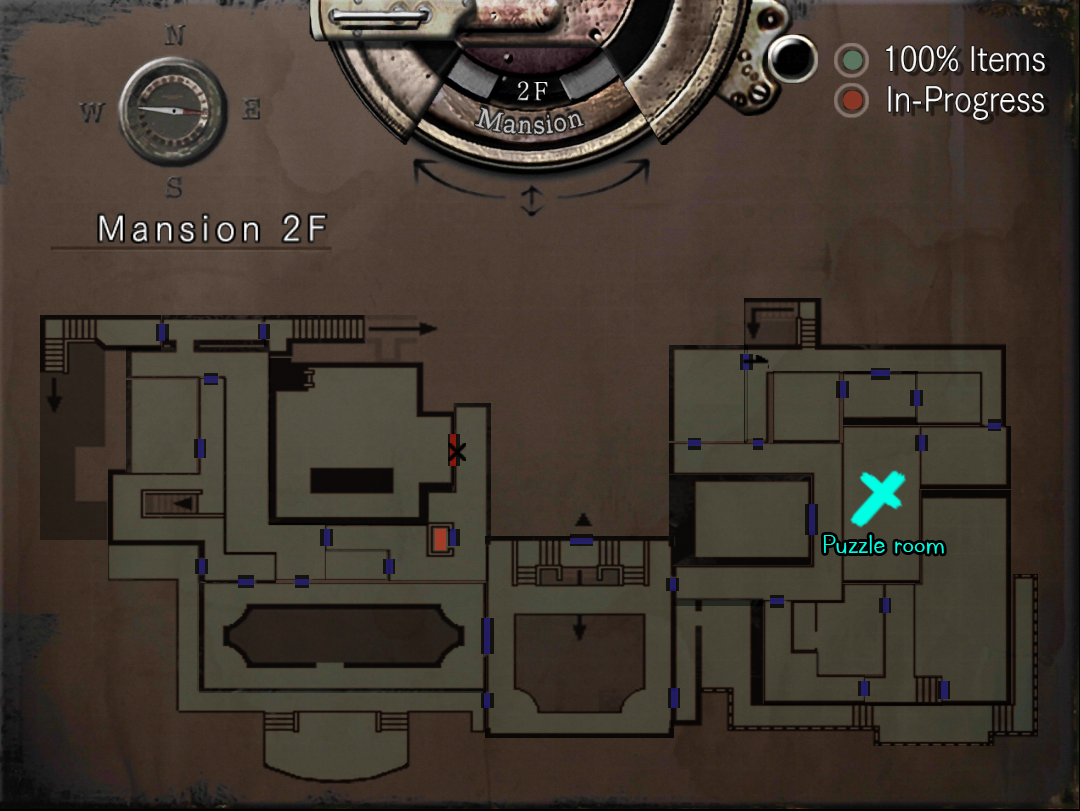Click the cyan X puzzle room marker
This screenshot has width=1080, height=811.
(x=878, y=498)
